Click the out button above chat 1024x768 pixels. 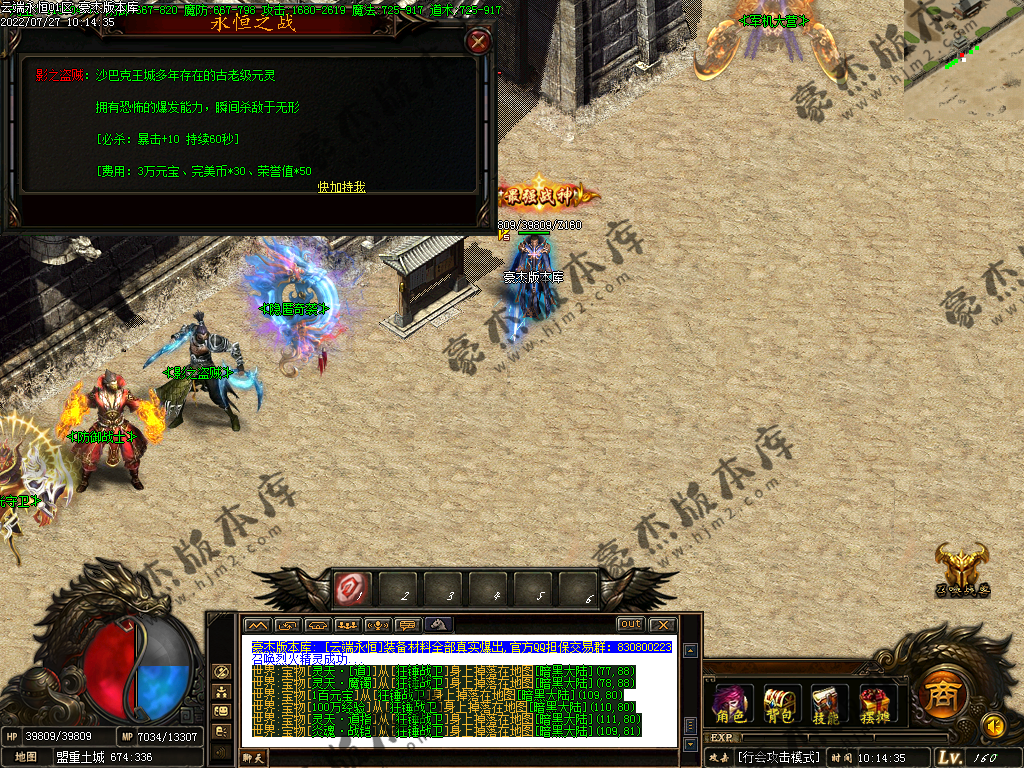point(630,624)
